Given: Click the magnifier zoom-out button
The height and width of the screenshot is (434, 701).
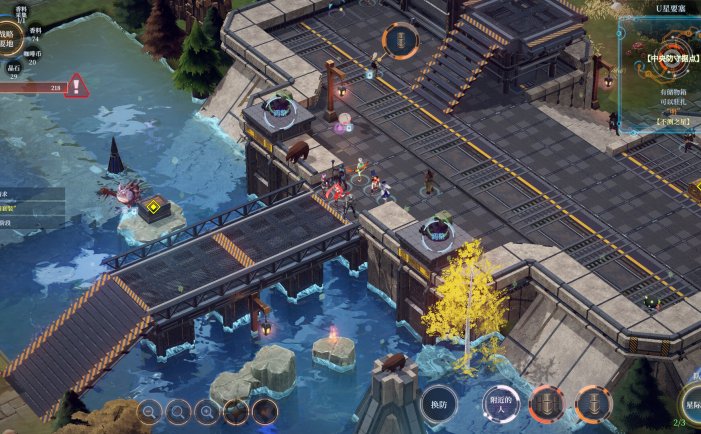Looking at the screenshot, I should (x=149, y=409).
